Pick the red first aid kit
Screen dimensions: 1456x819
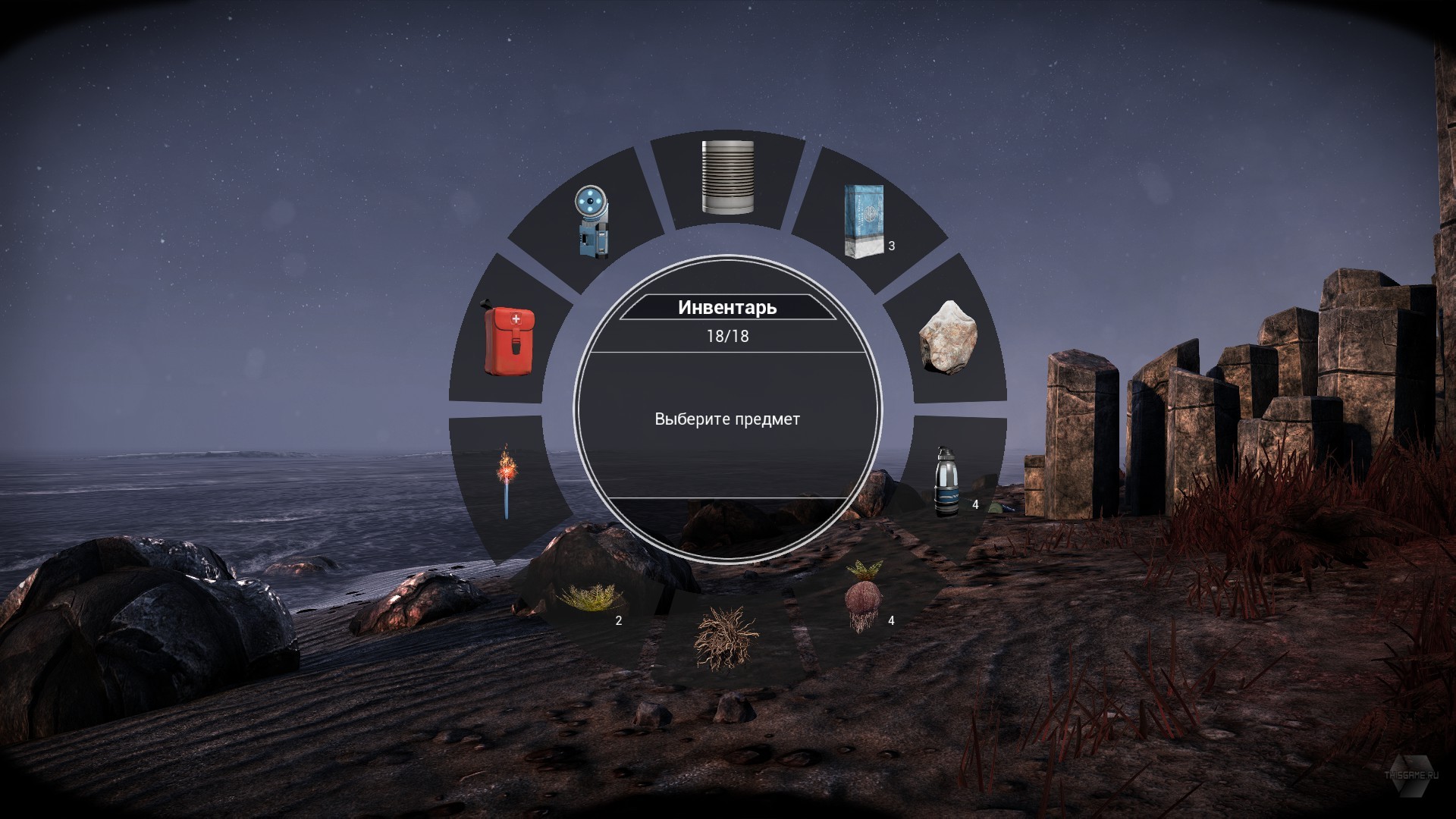510,341
